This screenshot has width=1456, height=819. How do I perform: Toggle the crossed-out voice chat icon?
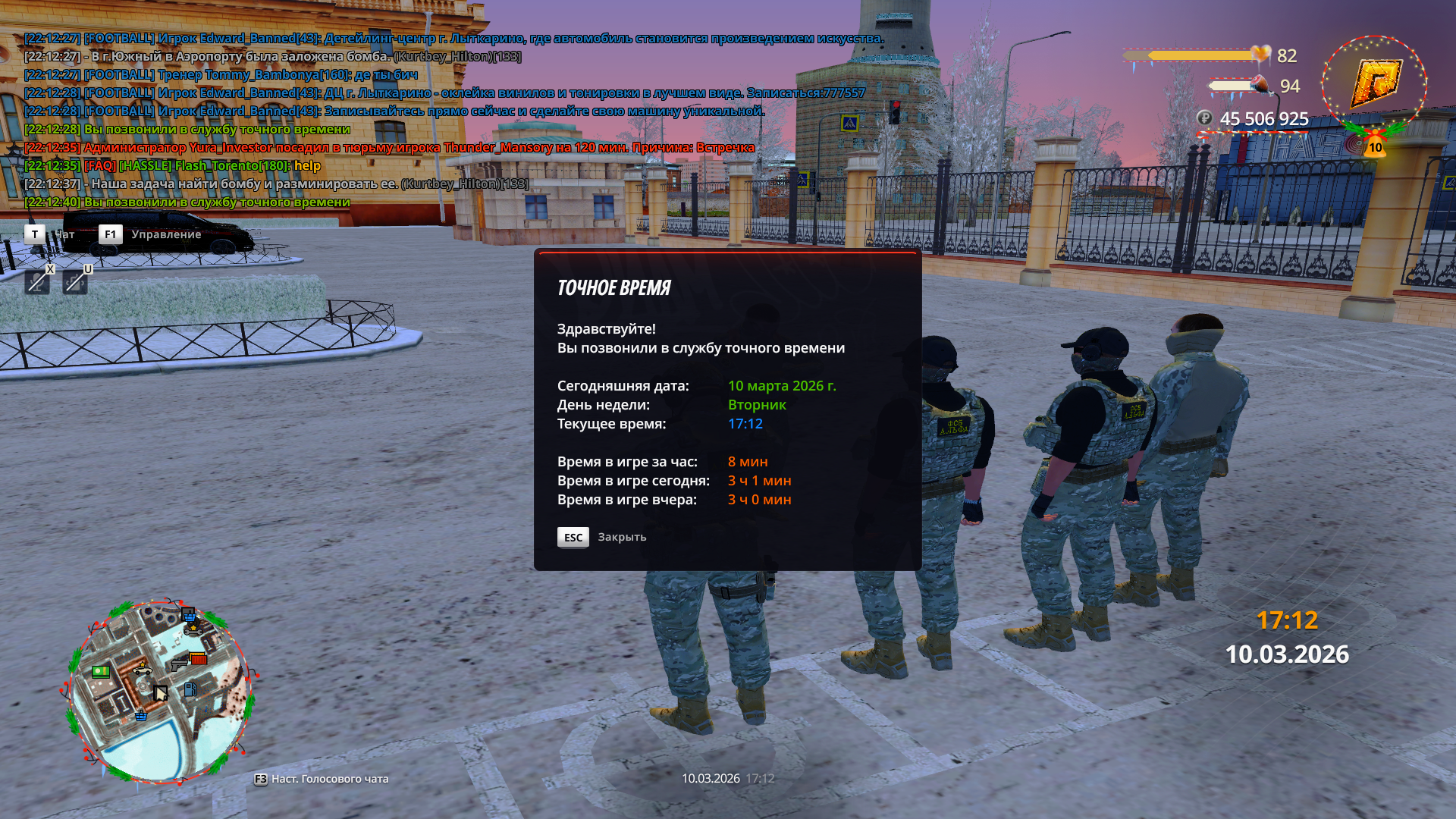(74, 282)
